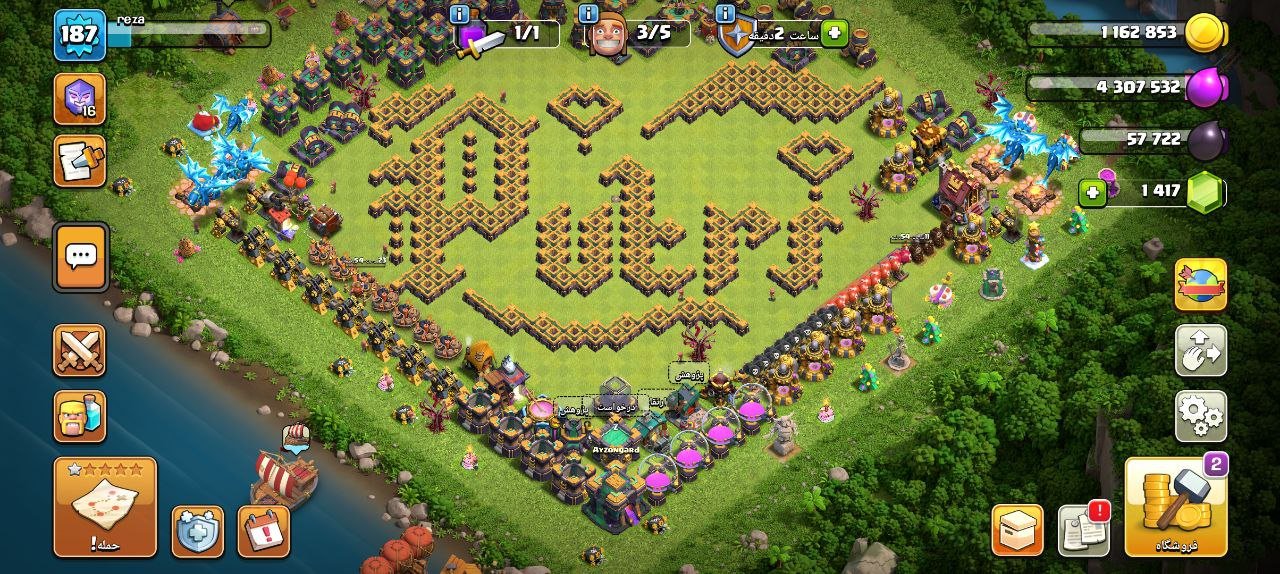Open the player profile level 187 badge
The width and height of the screenshot is (1280, 574).
point(80,35)
